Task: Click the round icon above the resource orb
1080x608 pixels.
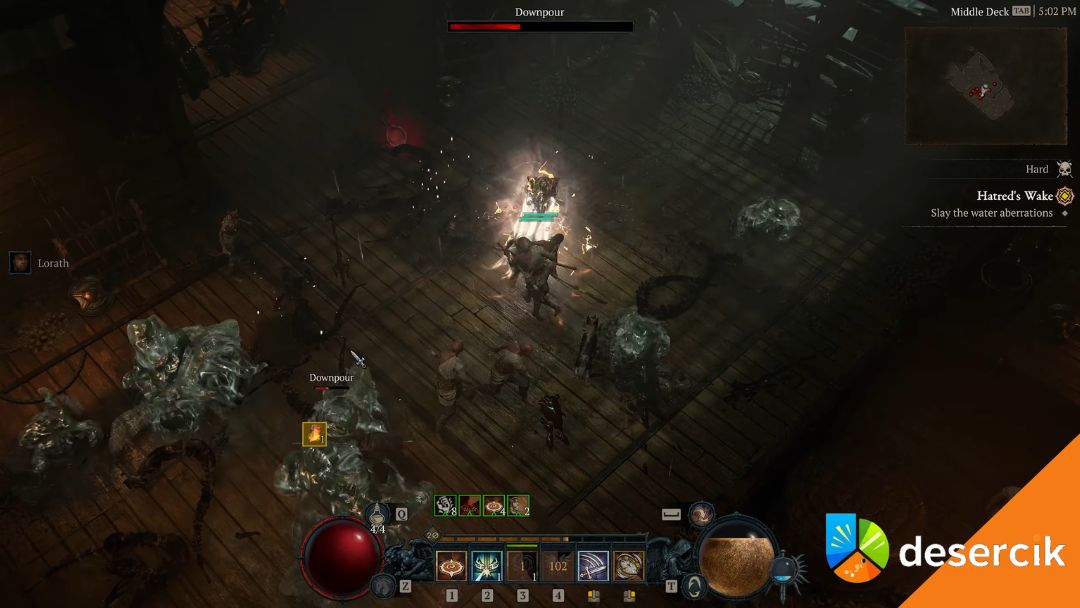Action: point(702,513)
